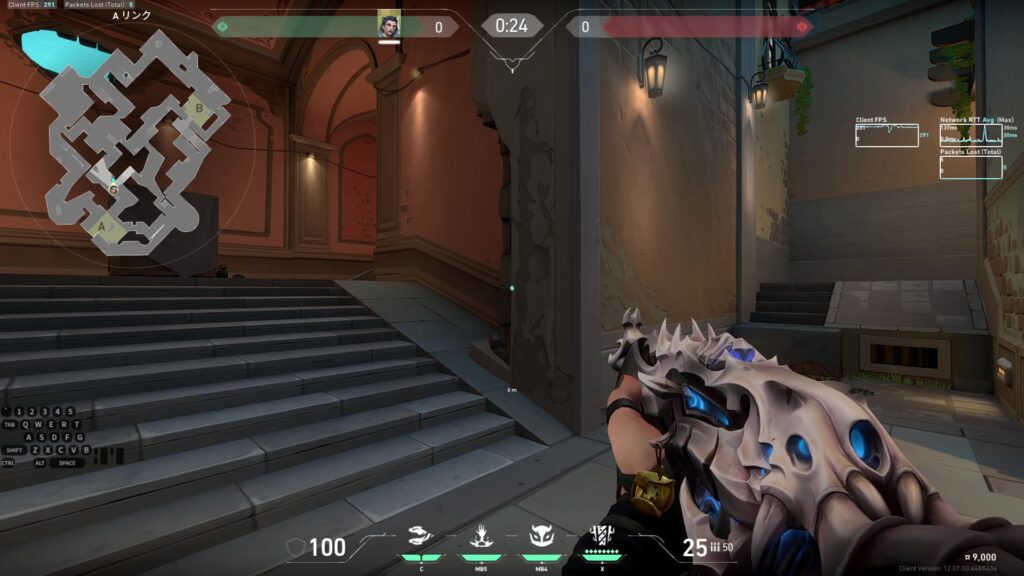
Task: Click the player position icon on minimap
Action: click(113, 188)
